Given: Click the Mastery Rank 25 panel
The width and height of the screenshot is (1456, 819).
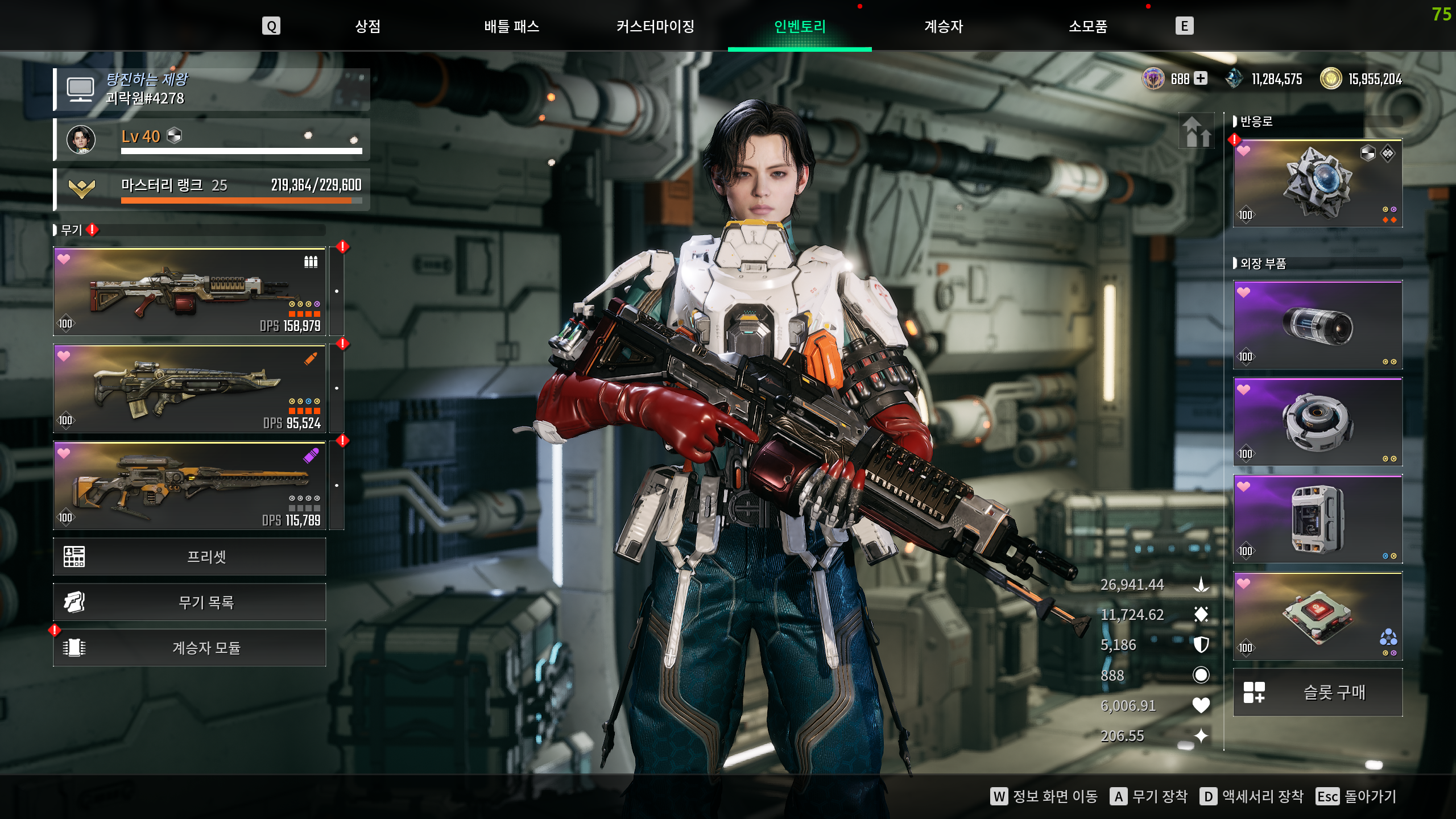Looking at the screenshot, I should point(212,189).
